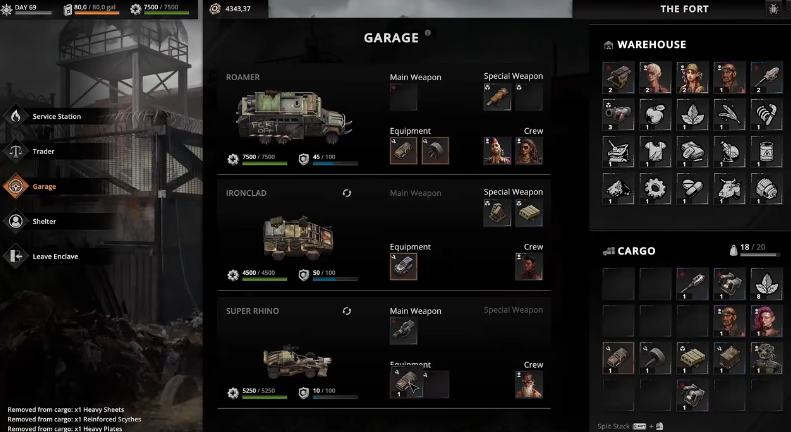Pick the gear cog item in warehouse
This screenshot has width=791, height=432.
654,187
